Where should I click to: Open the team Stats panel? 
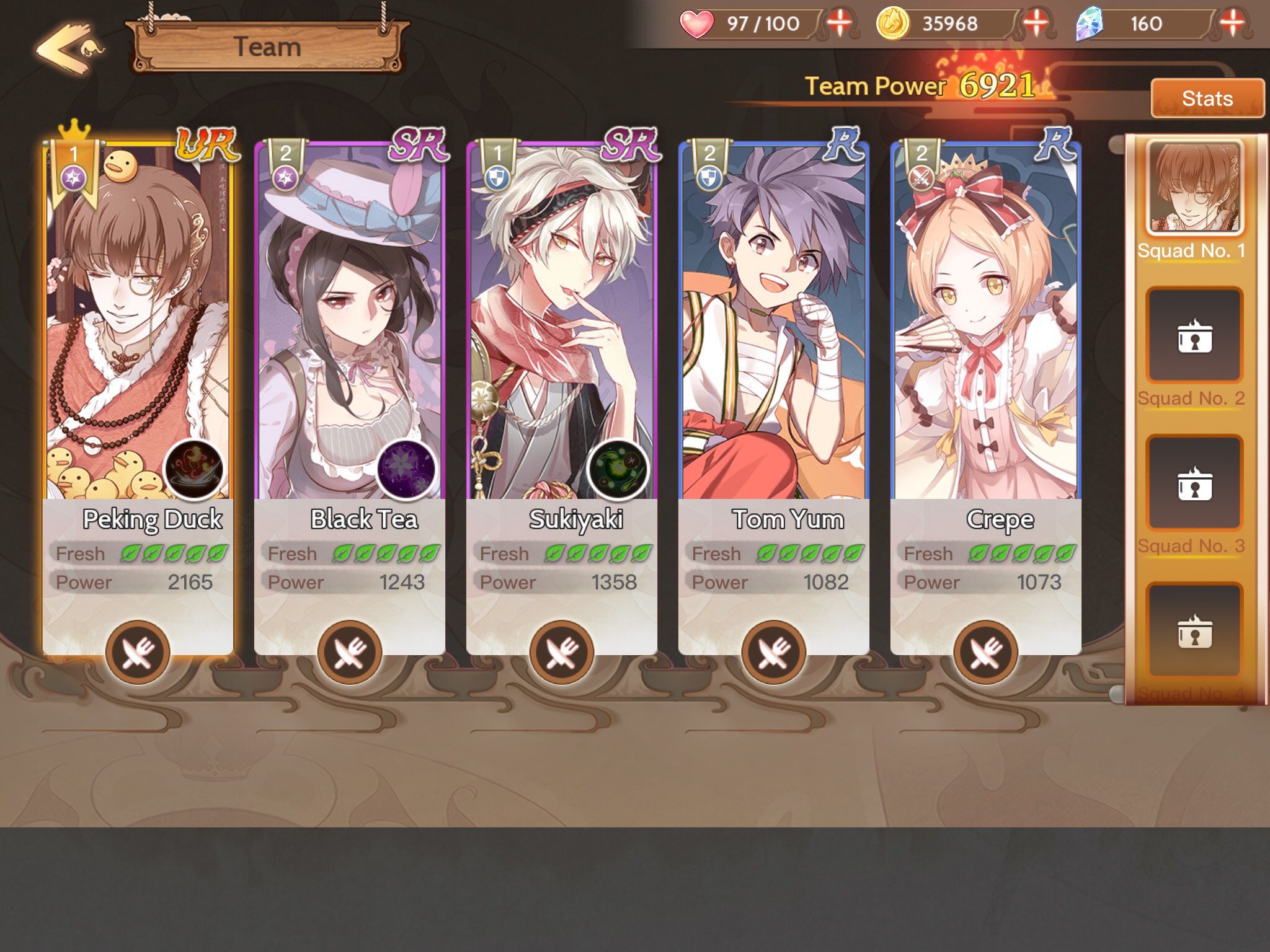pyautogui.click(x=1207, y=99)
